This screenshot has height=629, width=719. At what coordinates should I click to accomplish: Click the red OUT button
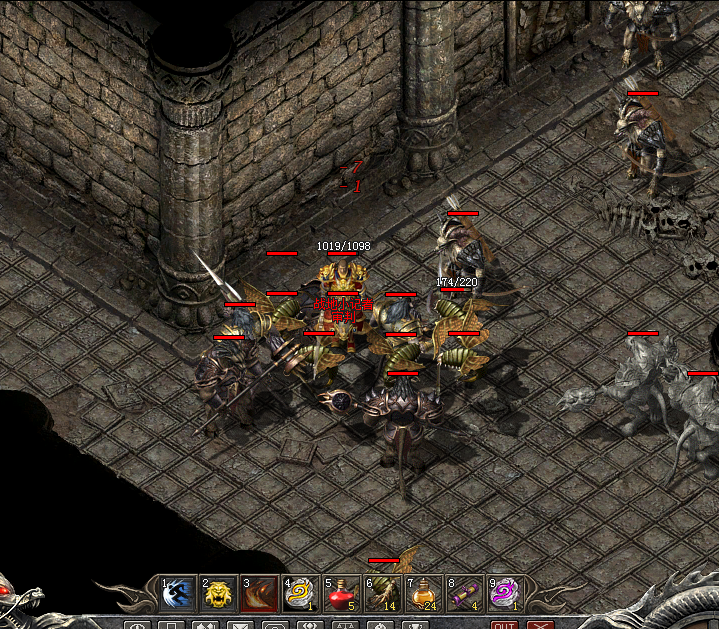pyautogui.click(x=504, y=626)
